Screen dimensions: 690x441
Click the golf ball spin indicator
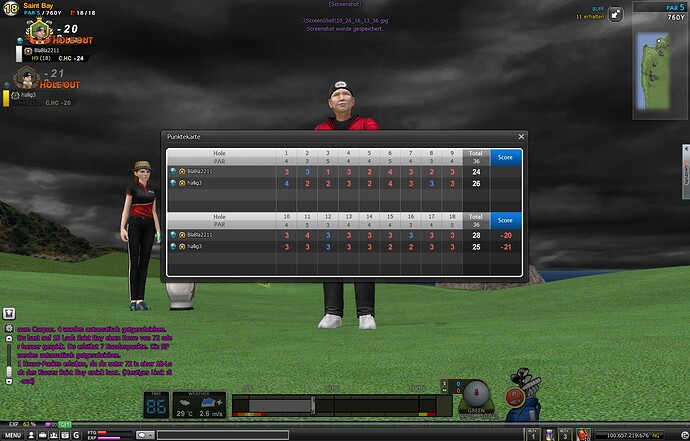478,392
